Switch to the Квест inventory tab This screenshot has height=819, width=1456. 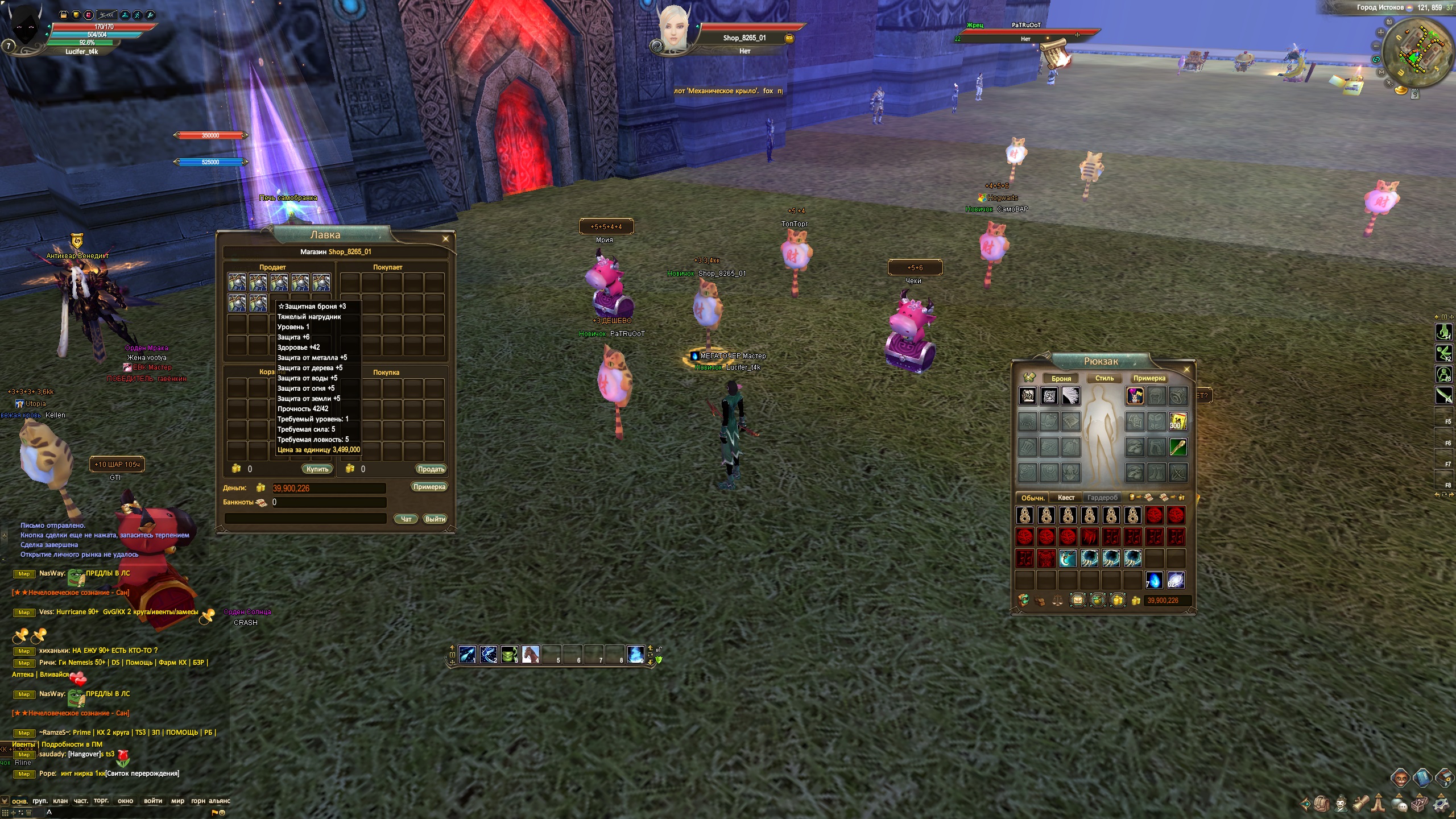coord(1066,498)
